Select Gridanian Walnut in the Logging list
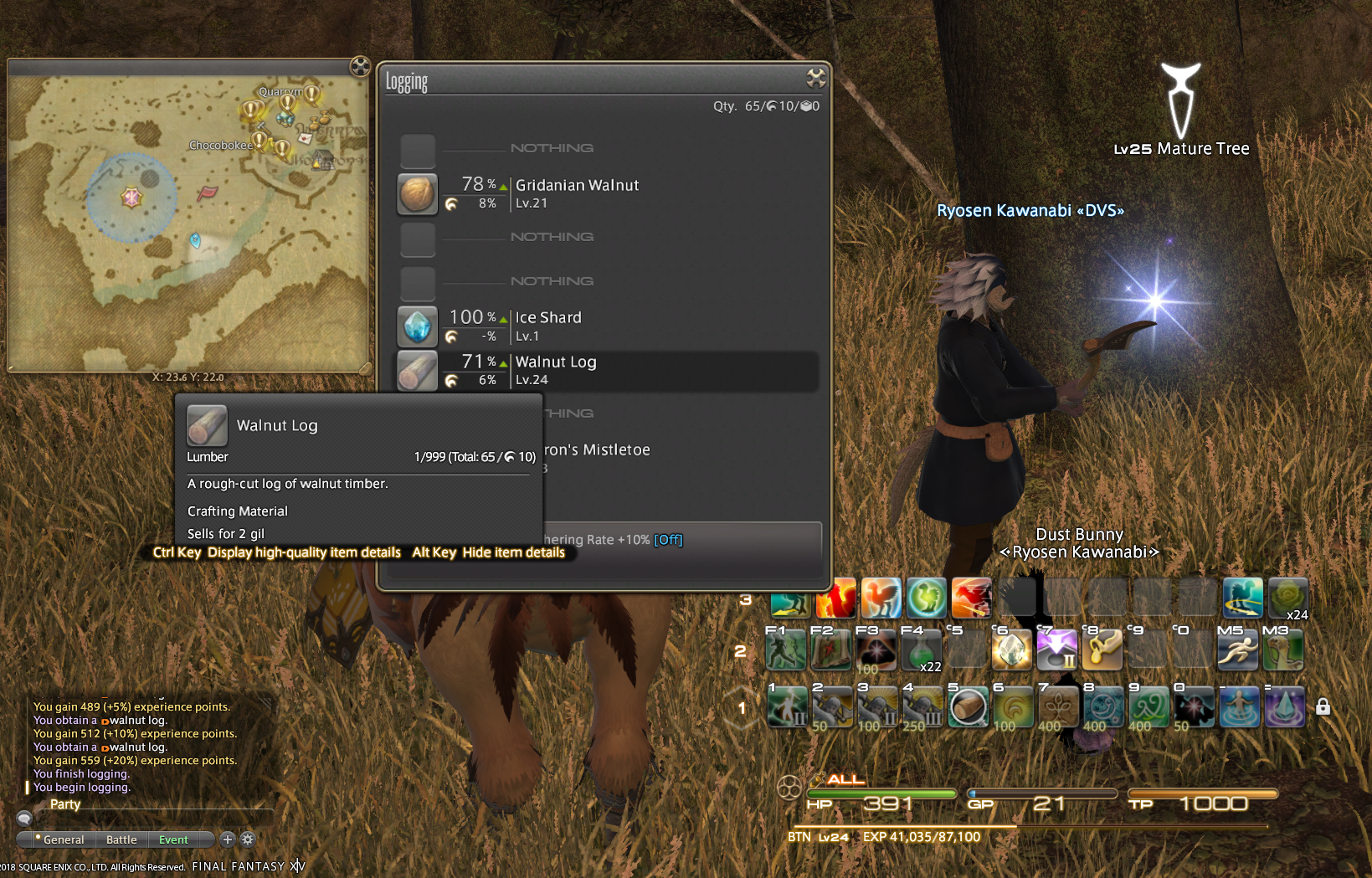This screenshot has width=1372, height=878. (x=577, y=193)
